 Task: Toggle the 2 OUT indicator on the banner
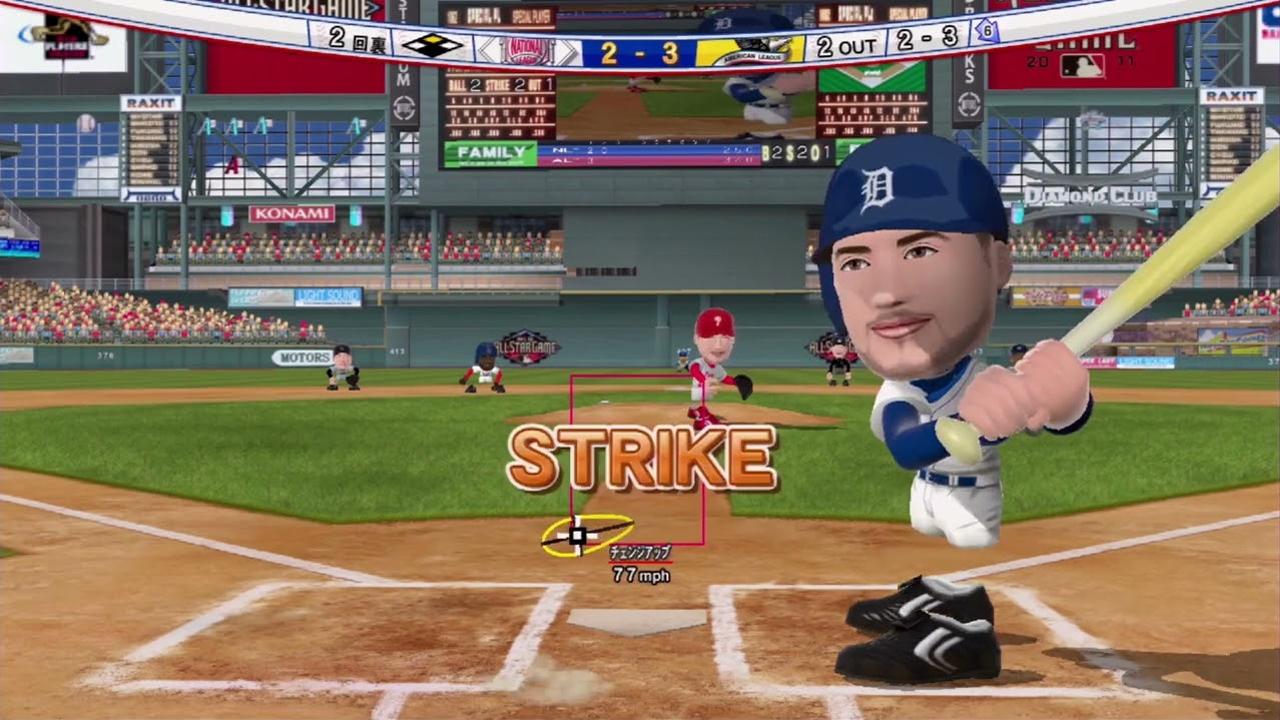tap(847, 44)
